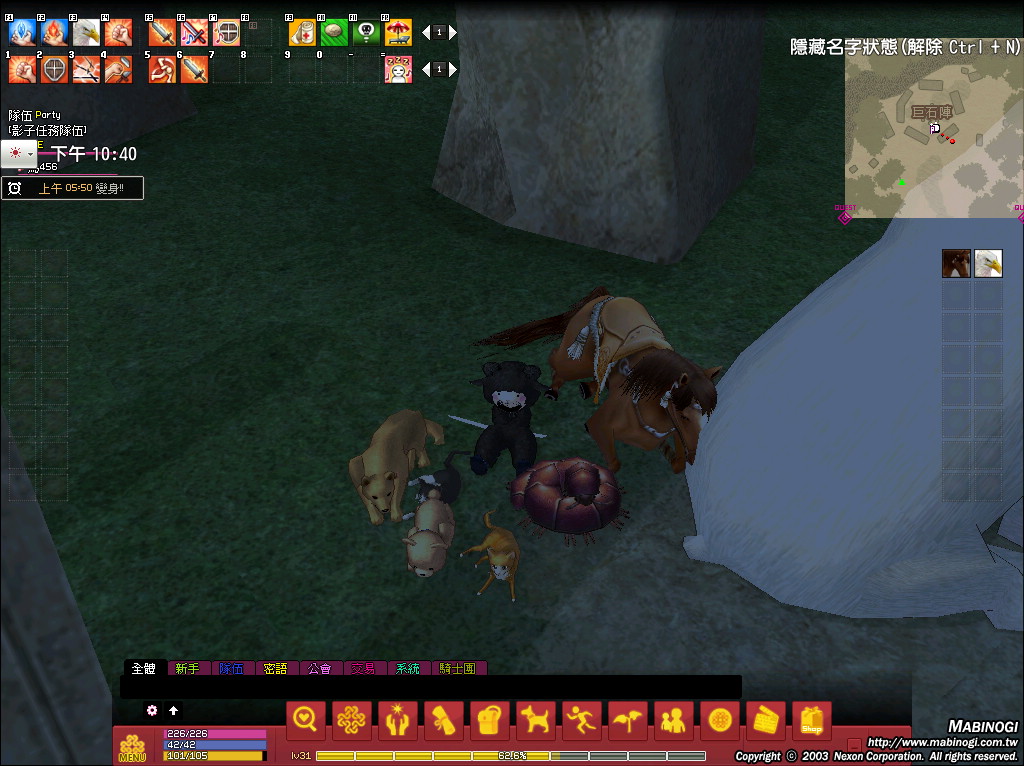Click the running figure action icon
Viewport: 1024px width, 766px height.
[x=582, y=720]
